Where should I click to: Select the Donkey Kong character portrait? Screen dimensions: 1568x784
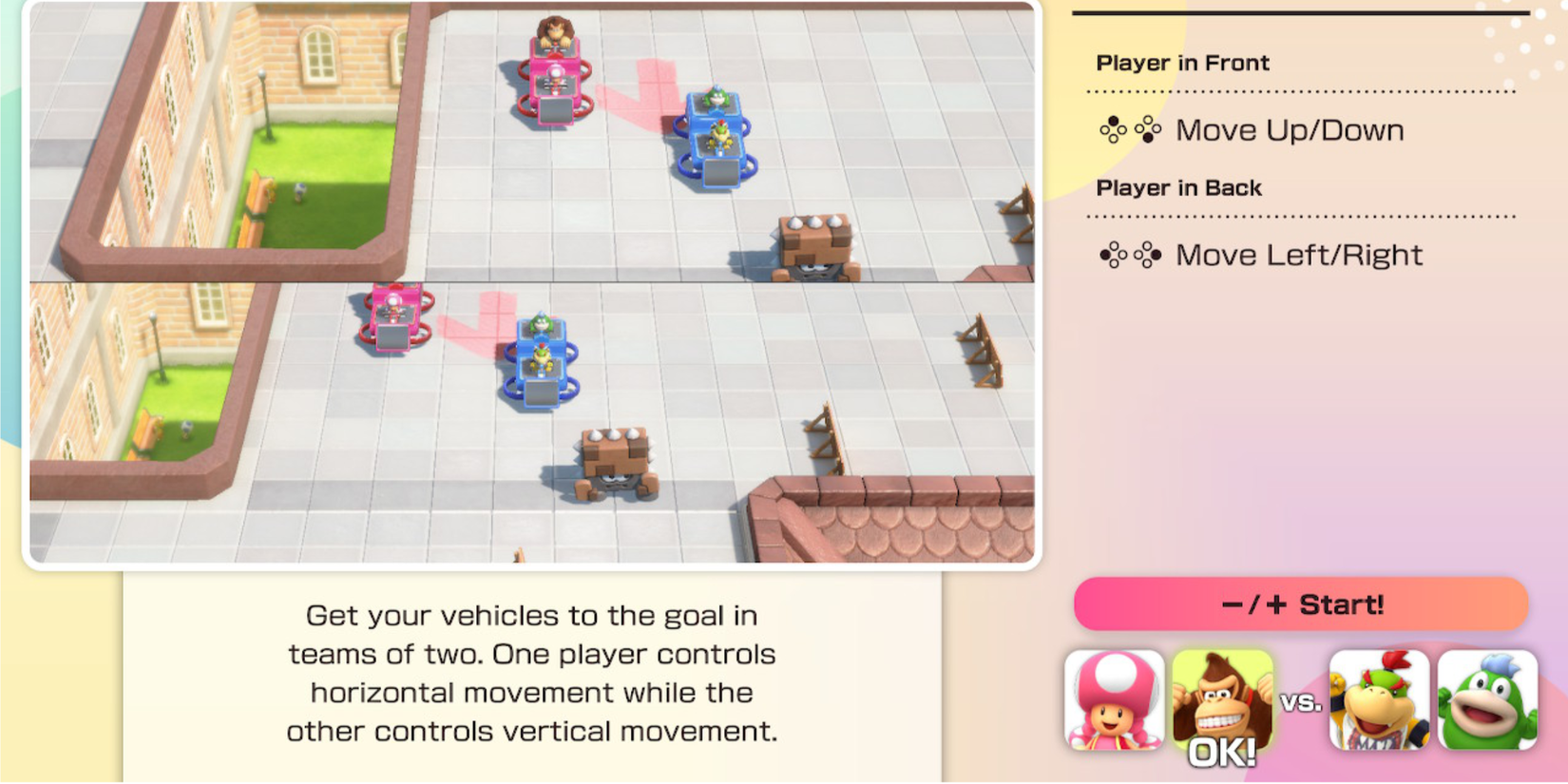(1223, 700)
